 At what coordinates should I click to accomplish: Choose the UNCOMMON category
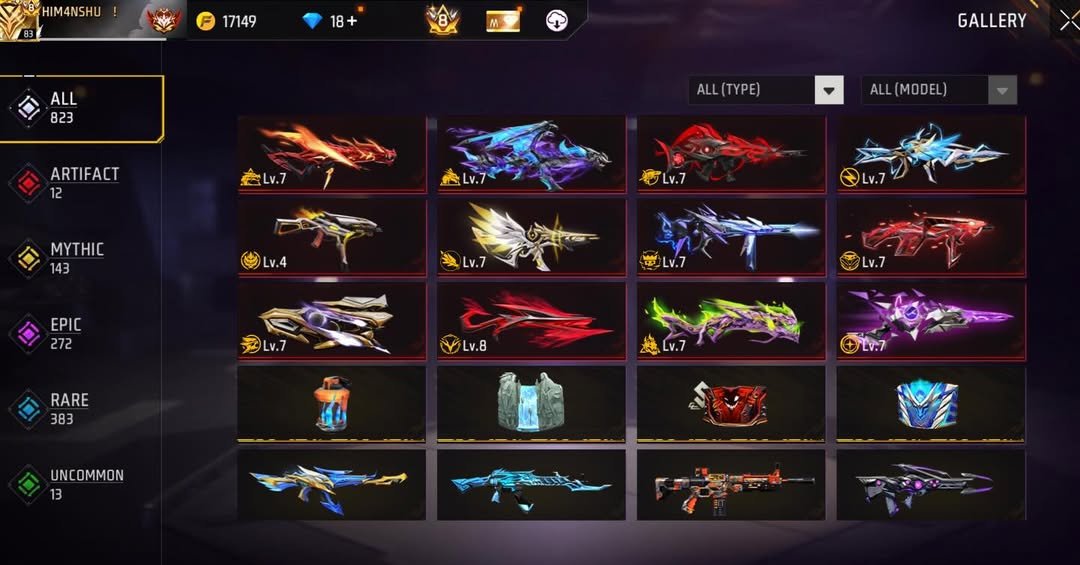(82, 484)
